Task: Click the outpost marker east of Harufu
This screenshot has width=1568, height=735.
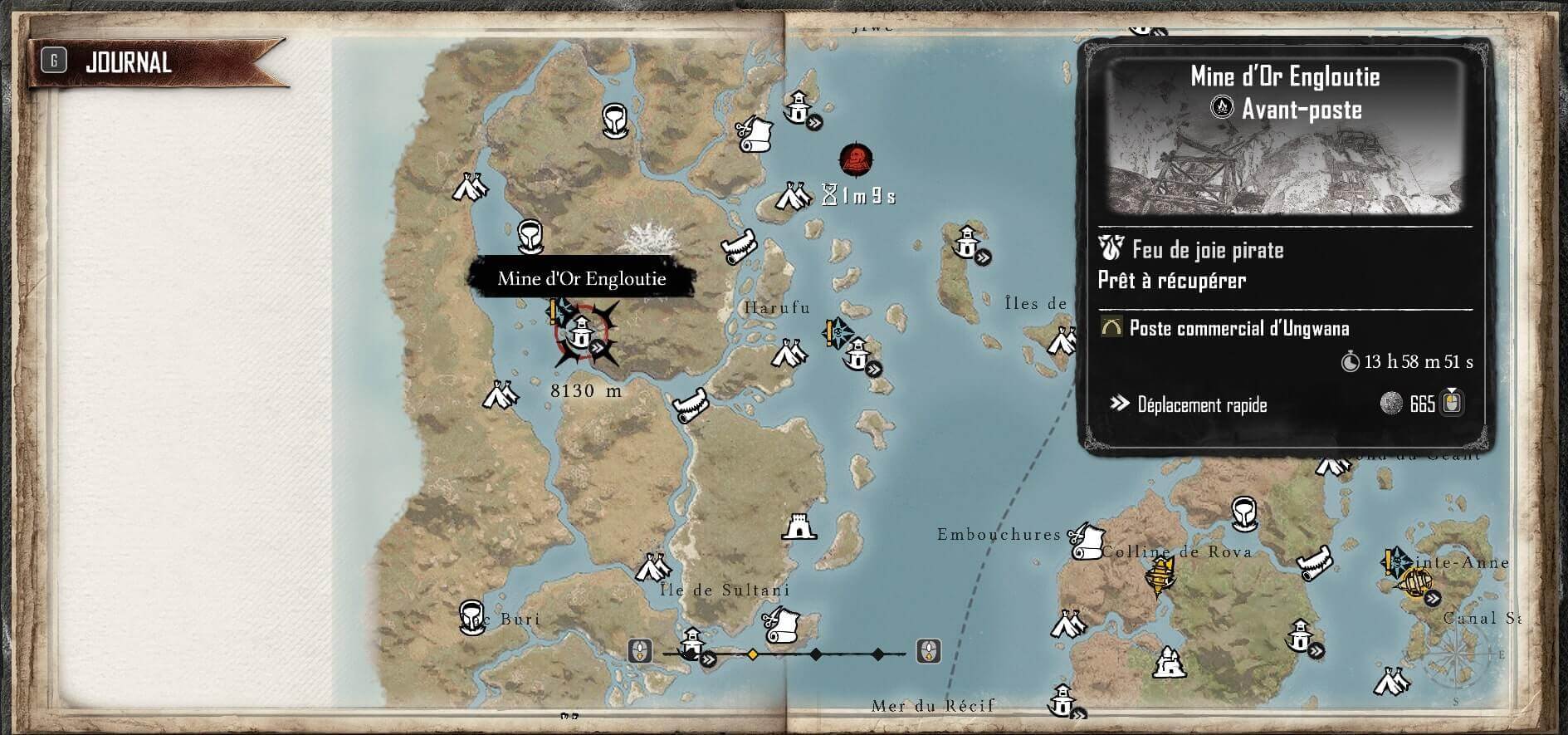Action: [857, 358]
